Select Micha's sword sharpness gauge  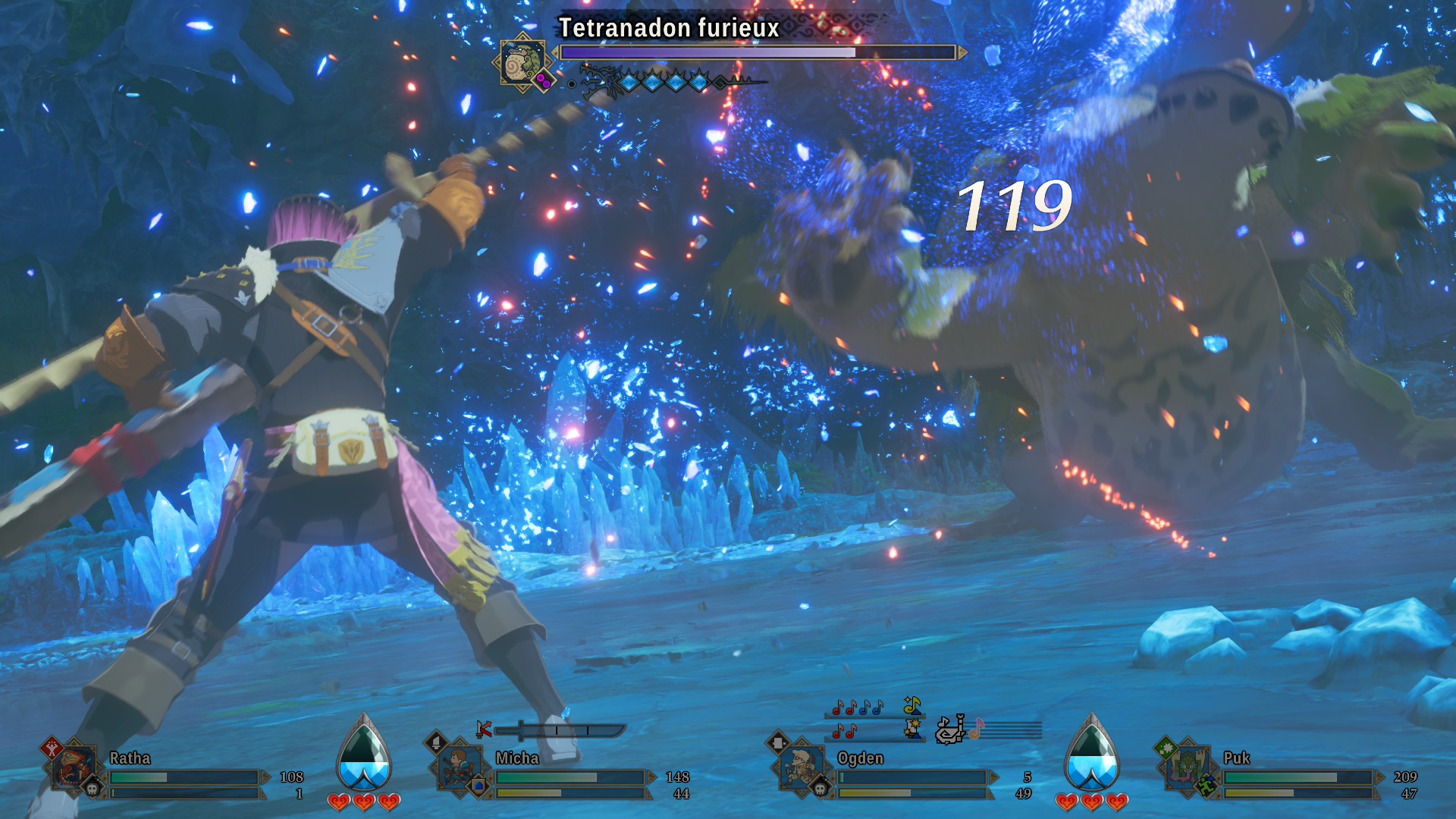click(x=563, y=730)
